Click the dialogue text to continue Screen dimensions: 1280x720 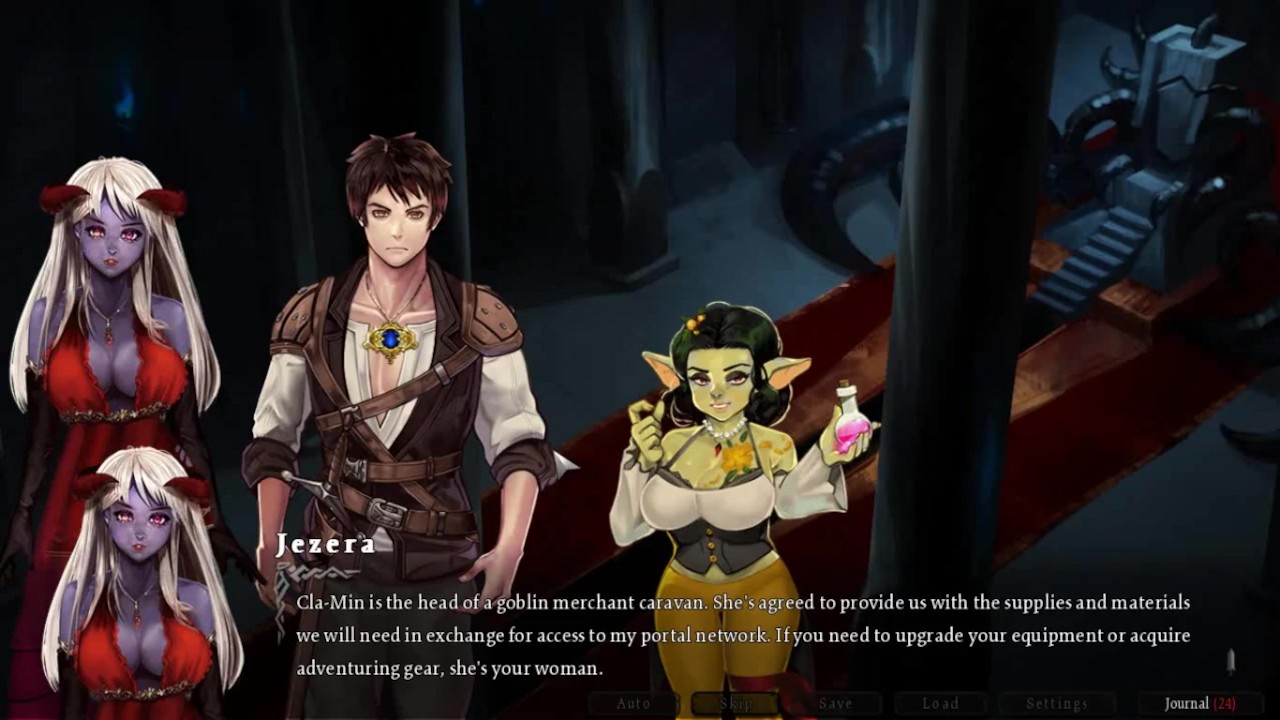pyautogui.click(x=742, y=635)
